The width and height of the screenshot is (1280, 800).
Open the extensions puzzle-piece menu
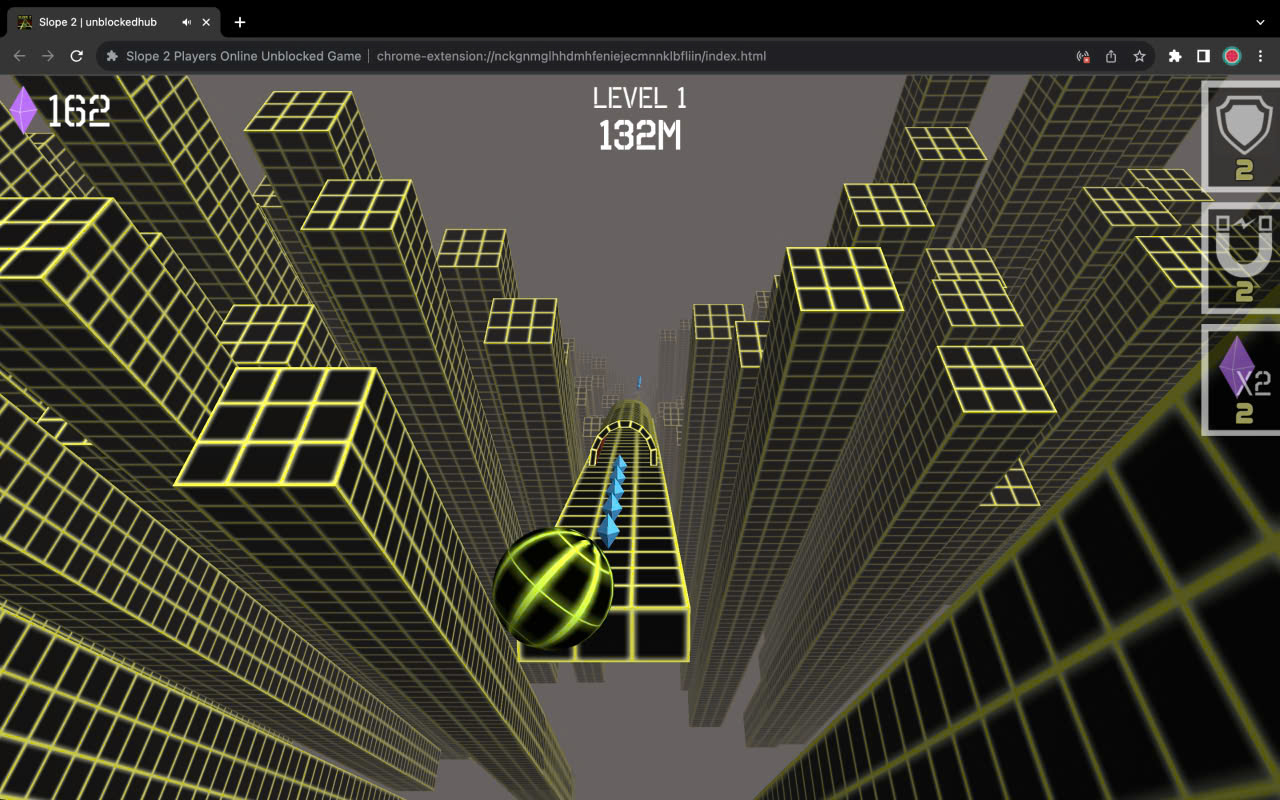pyautogui.click(x=1174, y=57)
